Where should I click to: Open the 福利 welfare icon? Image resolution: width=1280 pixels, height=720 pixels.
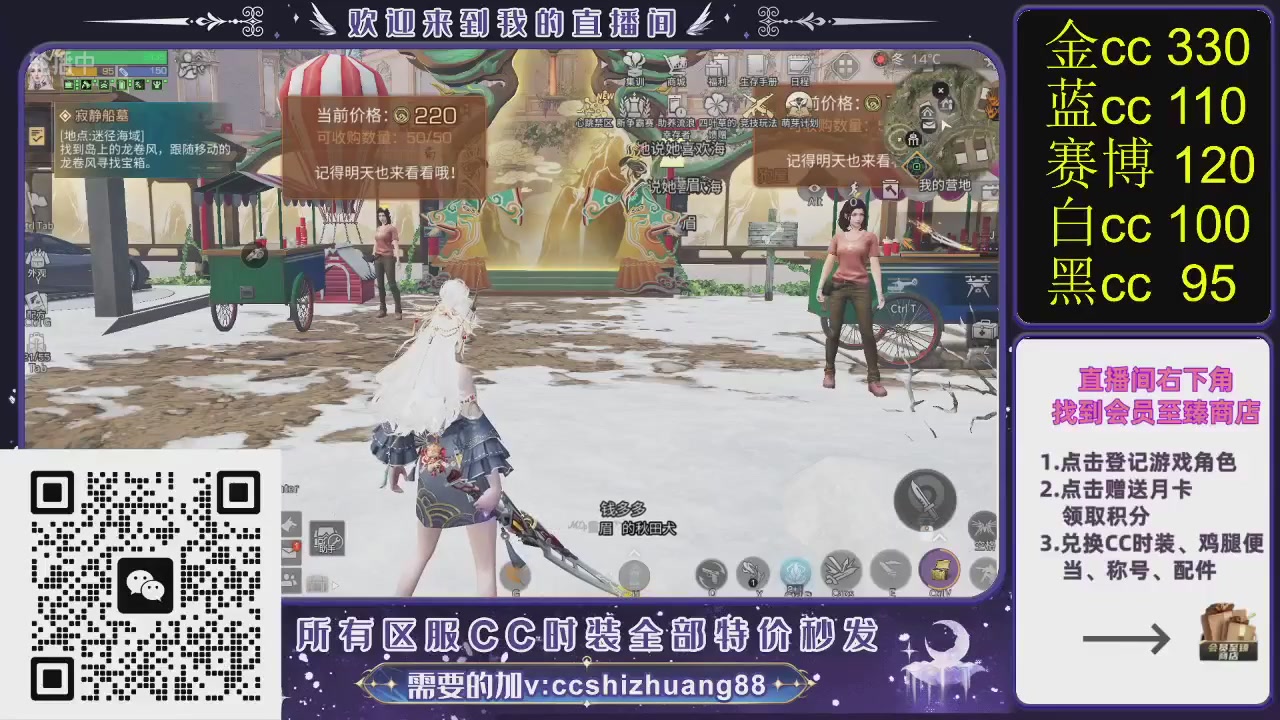[x=718, y=68]
